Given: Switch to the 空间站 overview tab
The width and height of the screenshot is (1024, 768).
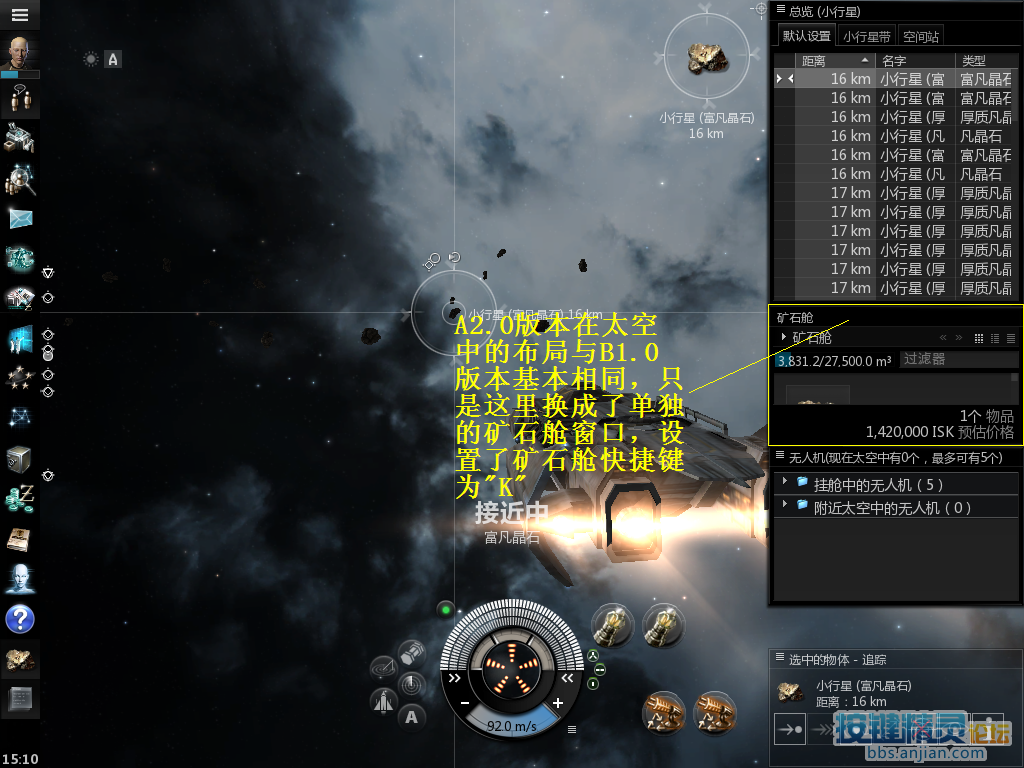Looking at the screenshot, I should coord(921,36).
